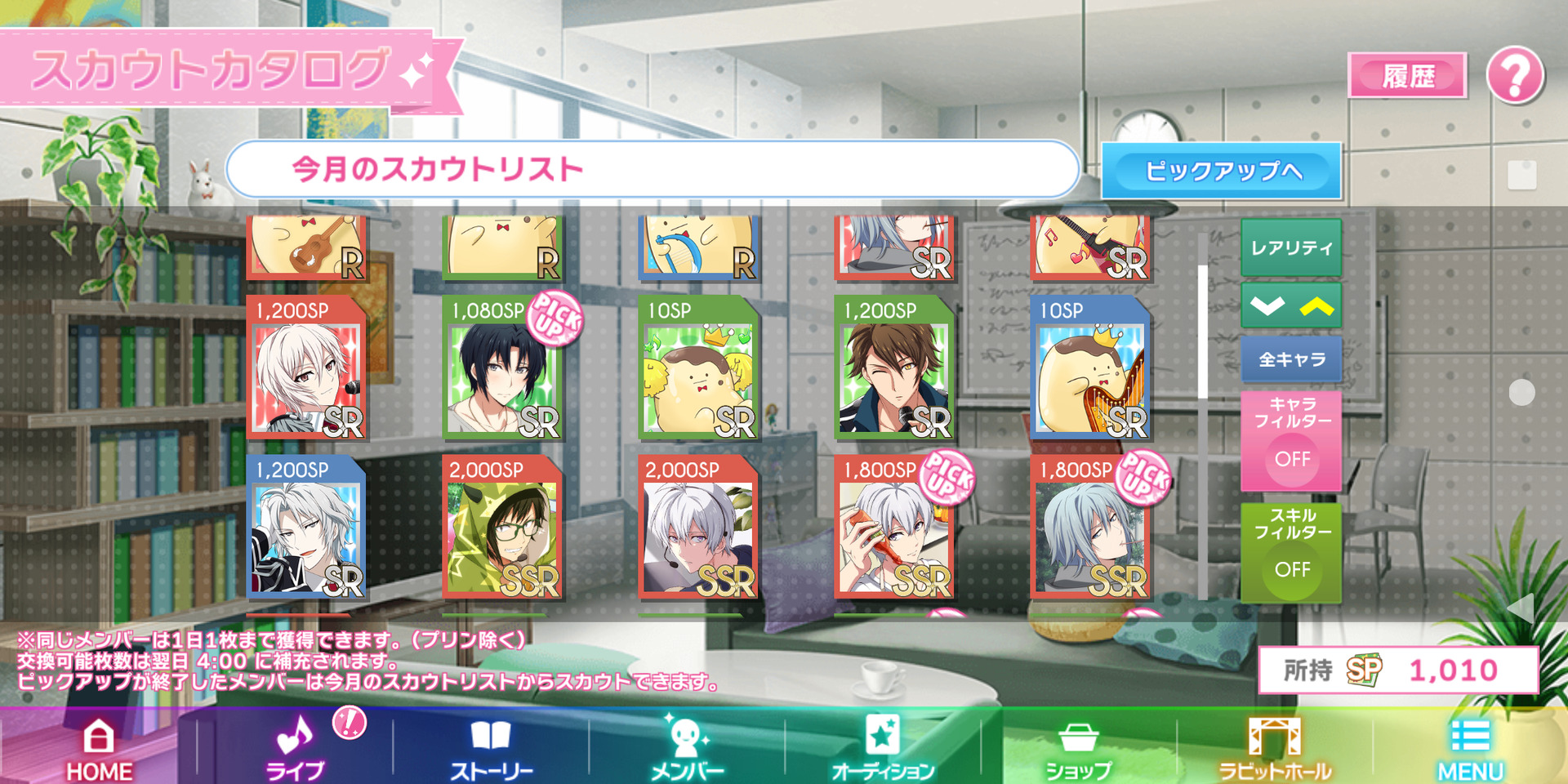The image size is (1568, 784).
Task: Open the レアリティ sort dropdown
Action: point(1291,247)
